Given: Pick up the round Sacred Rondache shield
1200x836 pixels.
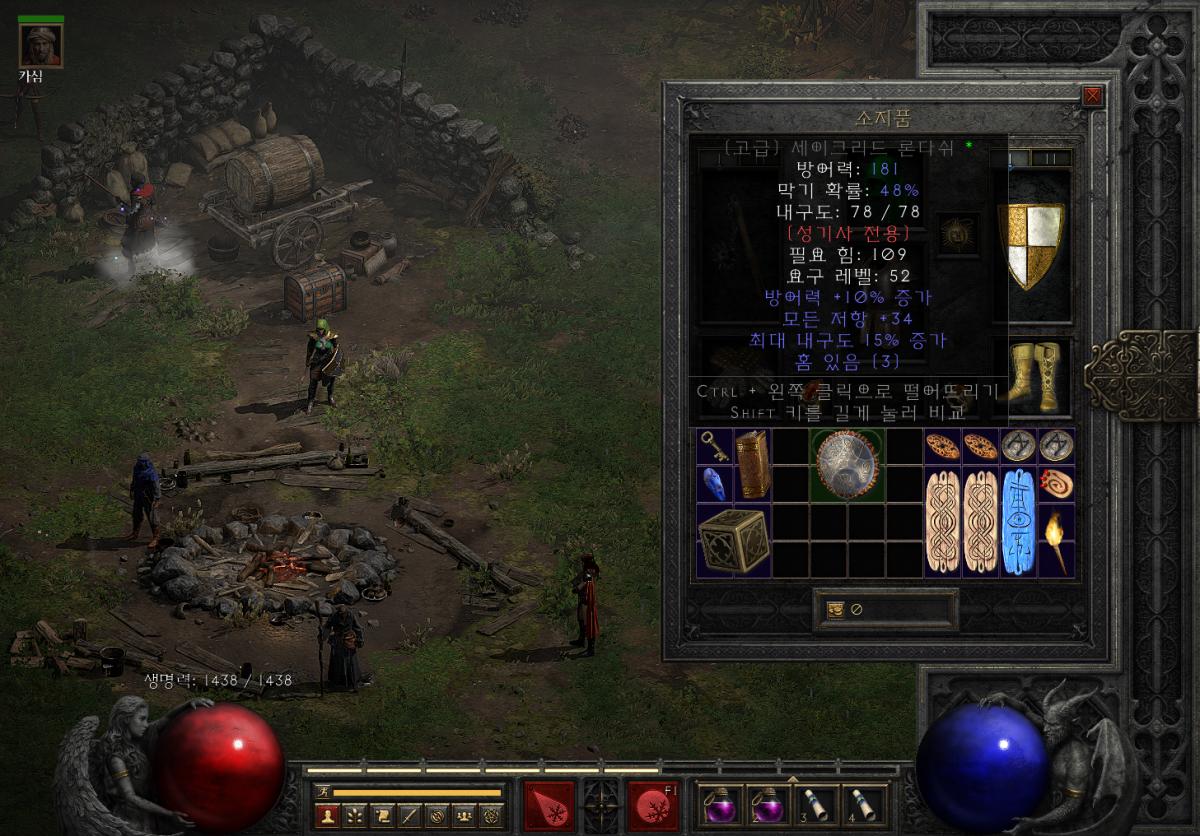Looking at the screenshot, I should pyautogui.click(x=848, y=464).
